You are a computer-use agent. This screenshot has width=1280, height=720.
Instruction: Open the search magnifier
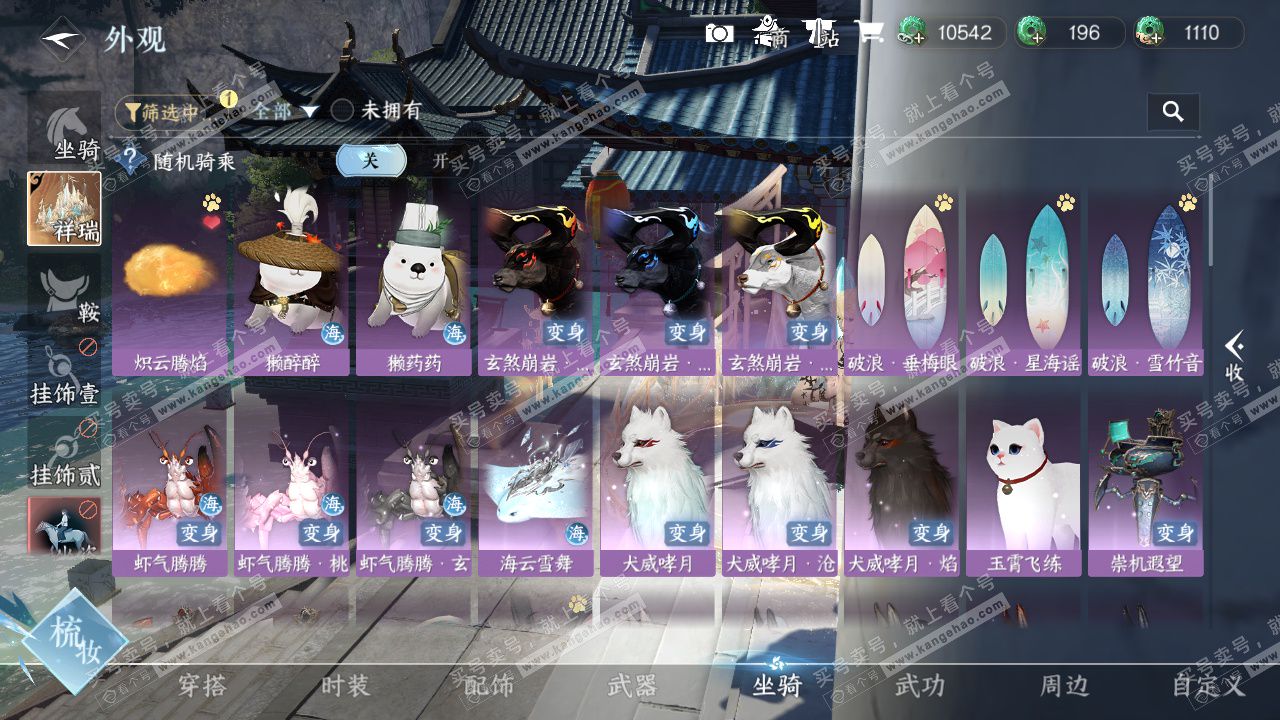(1173, 112)
